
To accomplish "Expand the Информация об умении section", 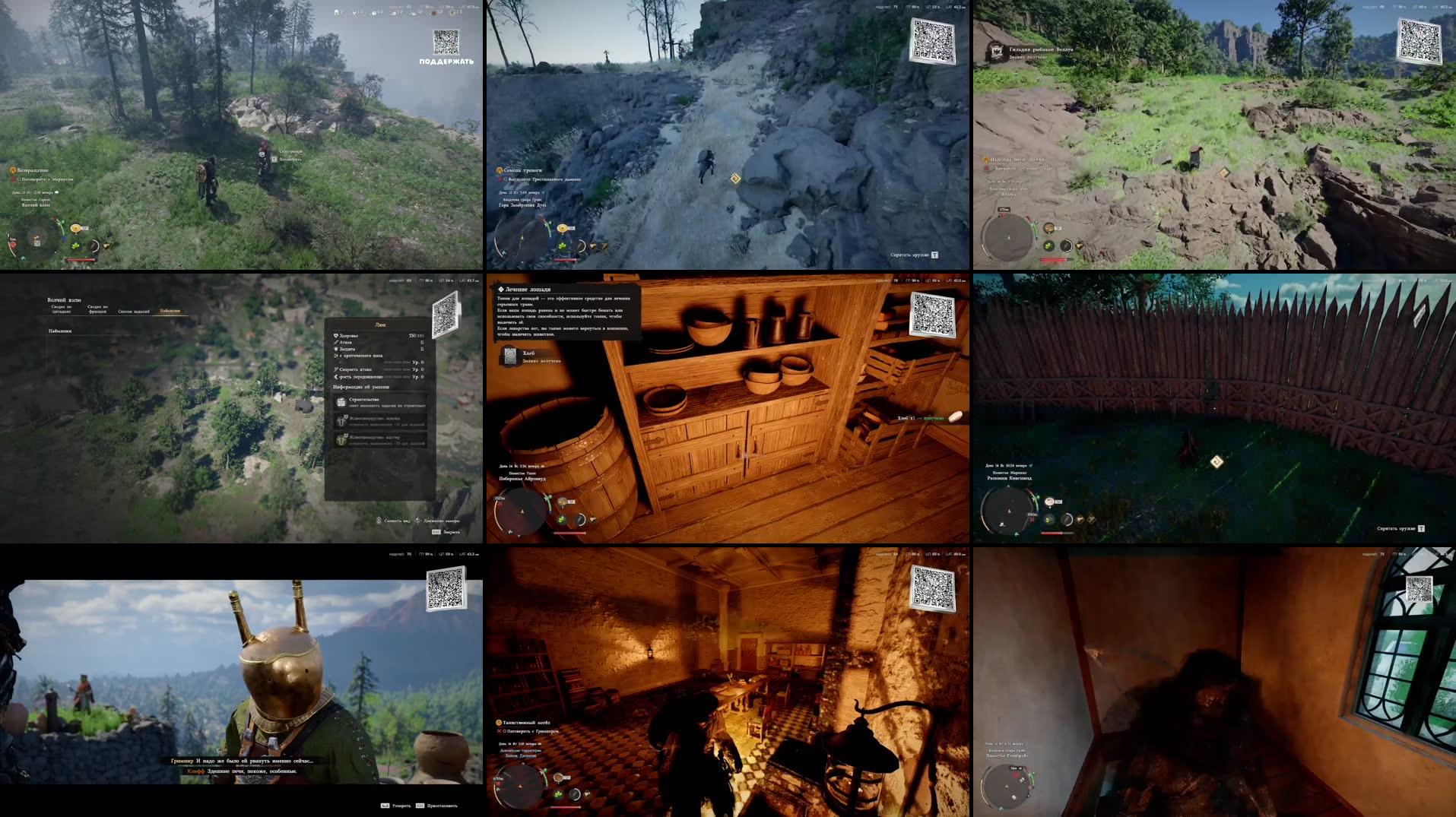I will pyautogui.click(x=360, y=387).
